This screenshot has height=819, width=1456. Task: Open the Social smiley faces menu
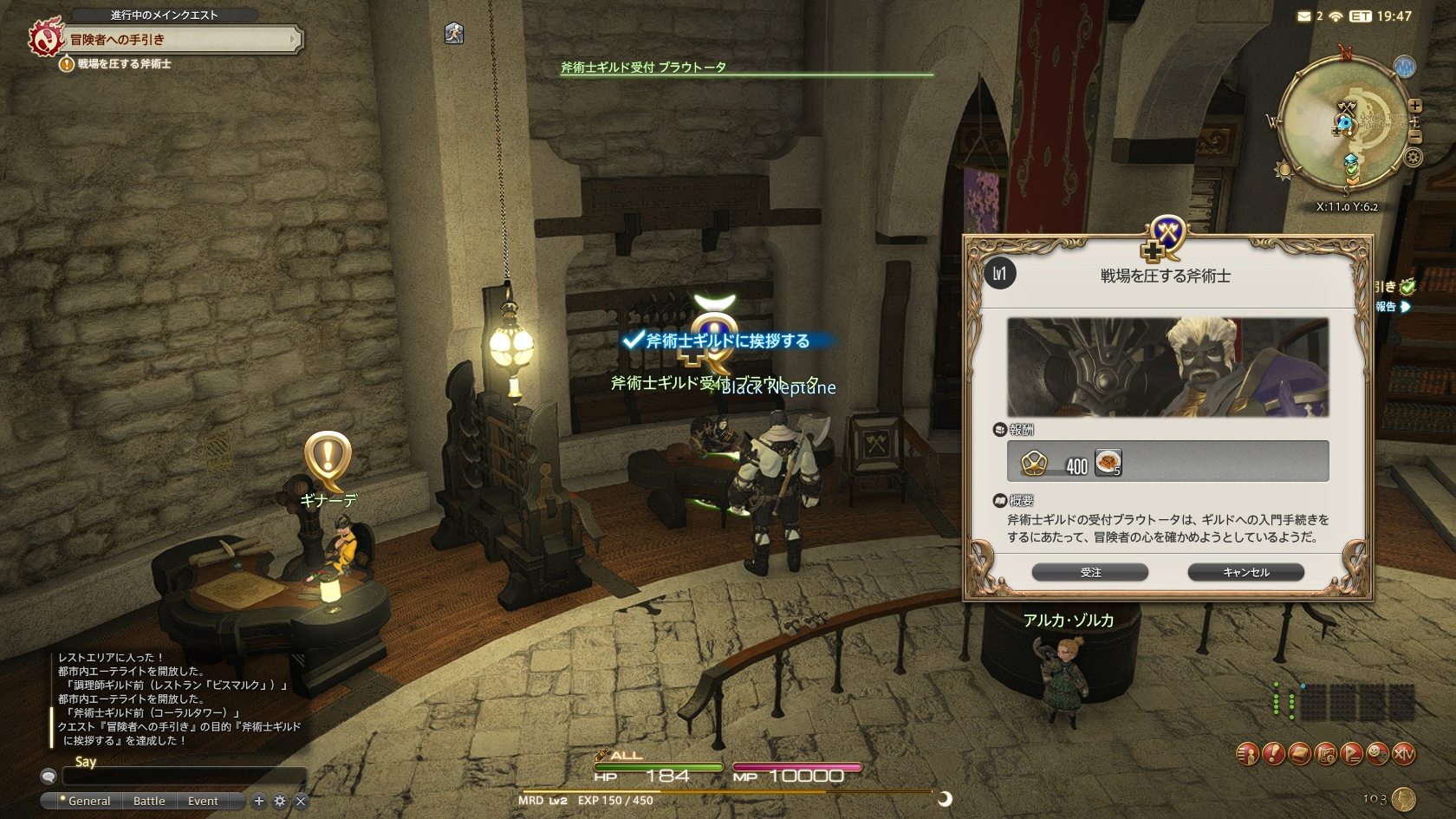click(x=1377, y=754)
